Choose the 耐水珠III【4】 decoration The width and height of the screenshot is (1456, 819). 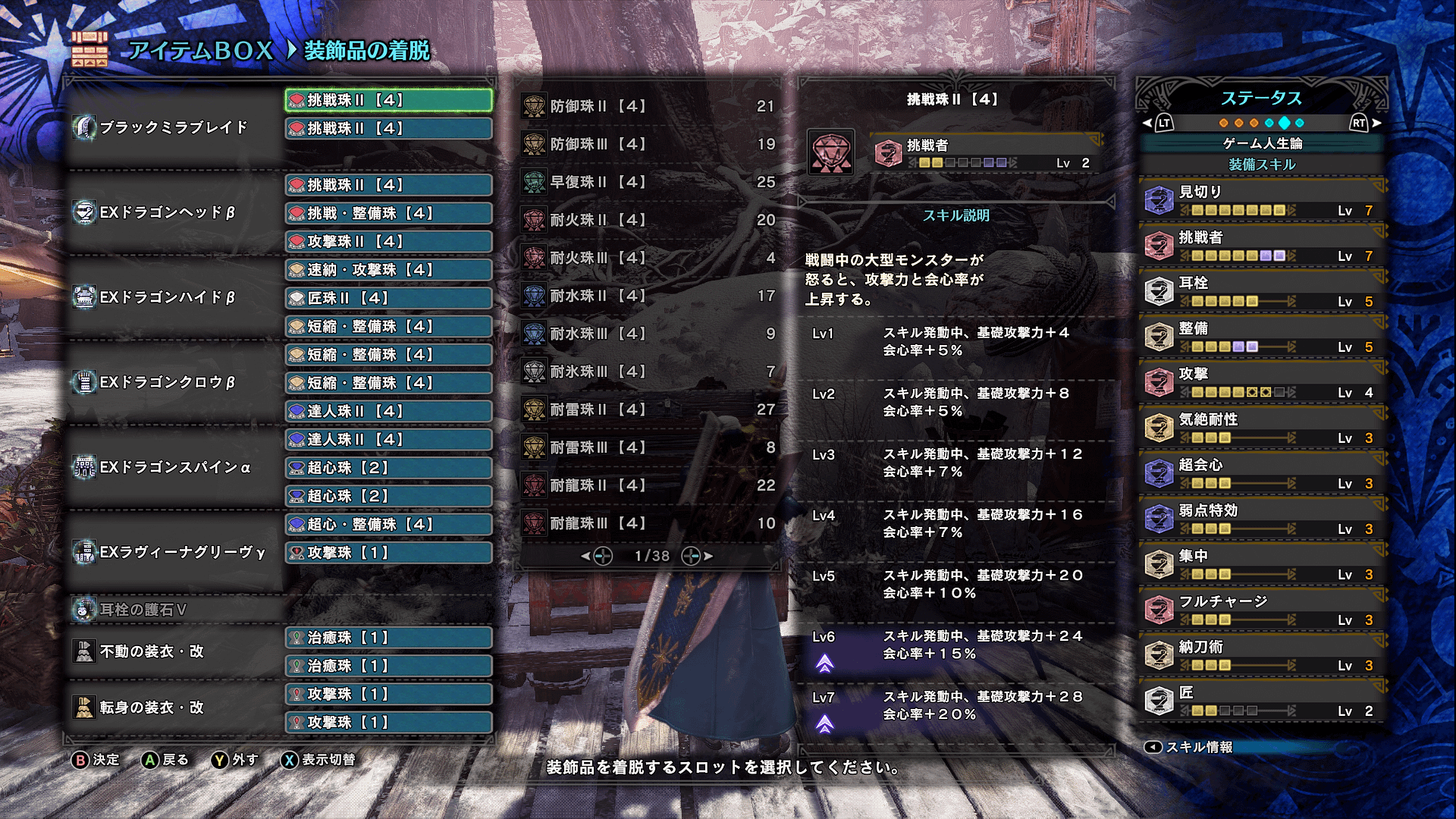[649, 334]
